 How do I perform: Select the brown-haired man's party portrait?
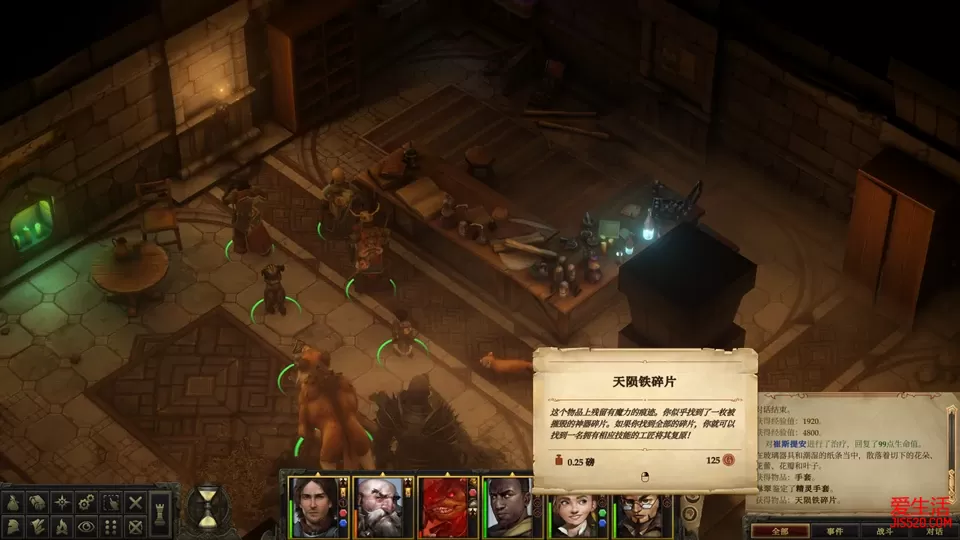click(x=313, y=507)
